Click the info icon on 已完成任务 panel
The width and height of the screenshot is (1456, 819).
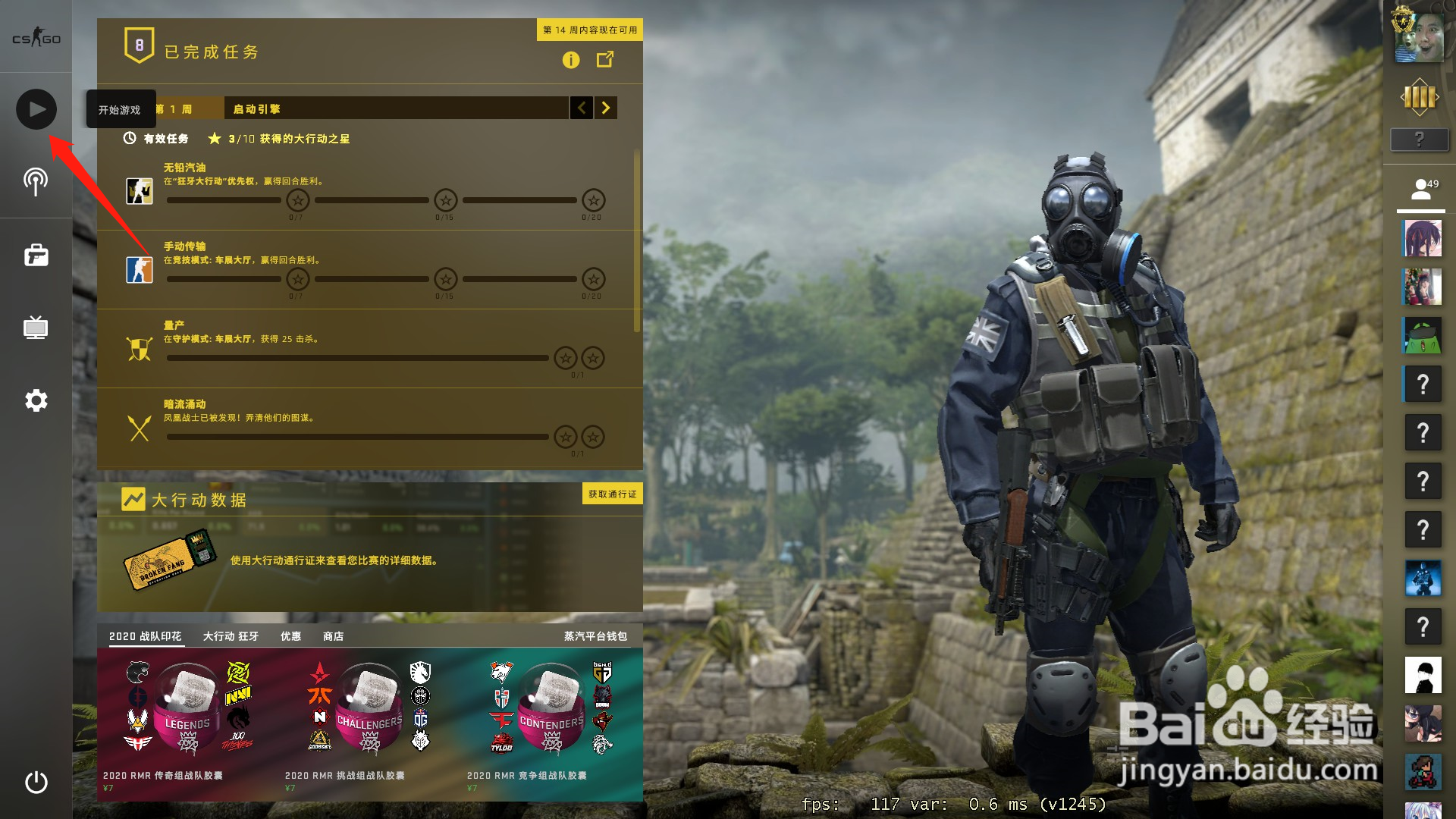click(571, 60)
